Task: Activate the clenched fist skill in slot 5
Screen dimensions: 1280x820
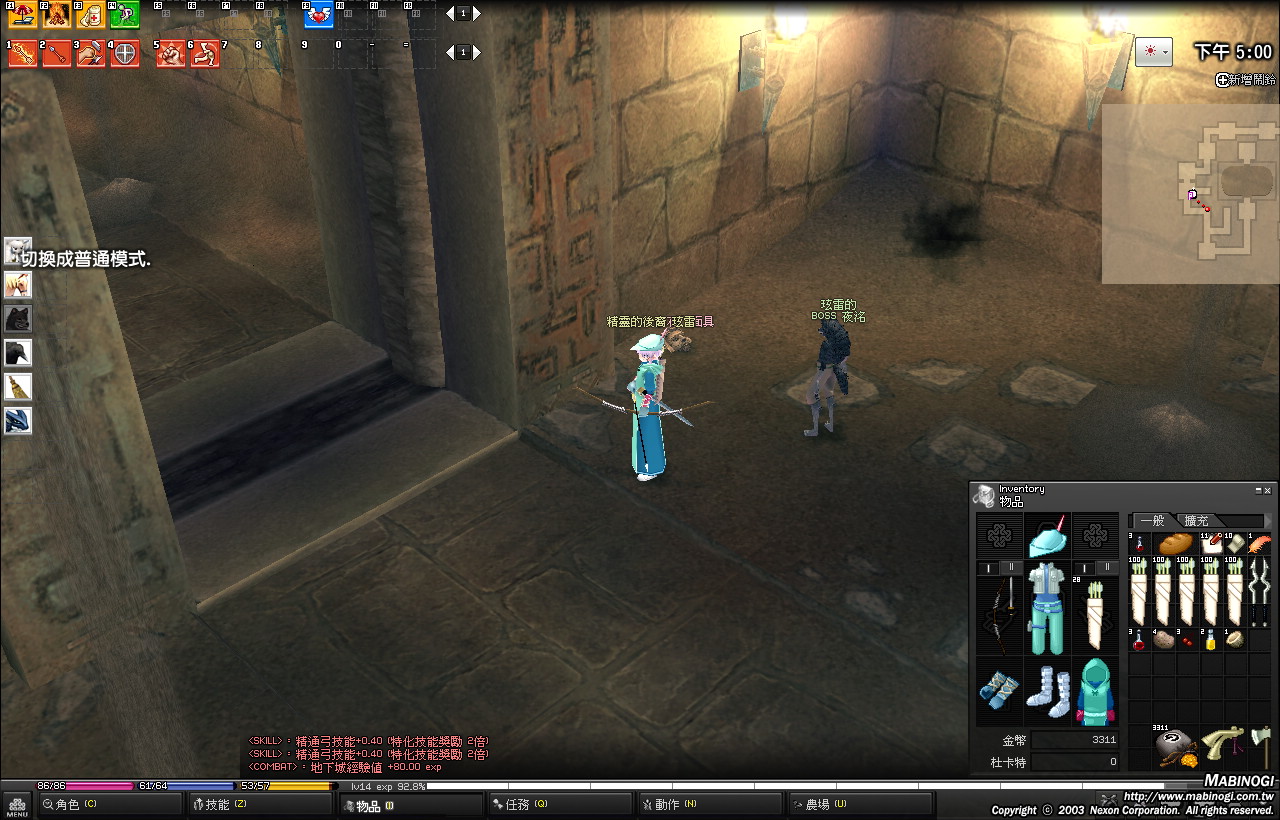Action: (x=171, y=53)
